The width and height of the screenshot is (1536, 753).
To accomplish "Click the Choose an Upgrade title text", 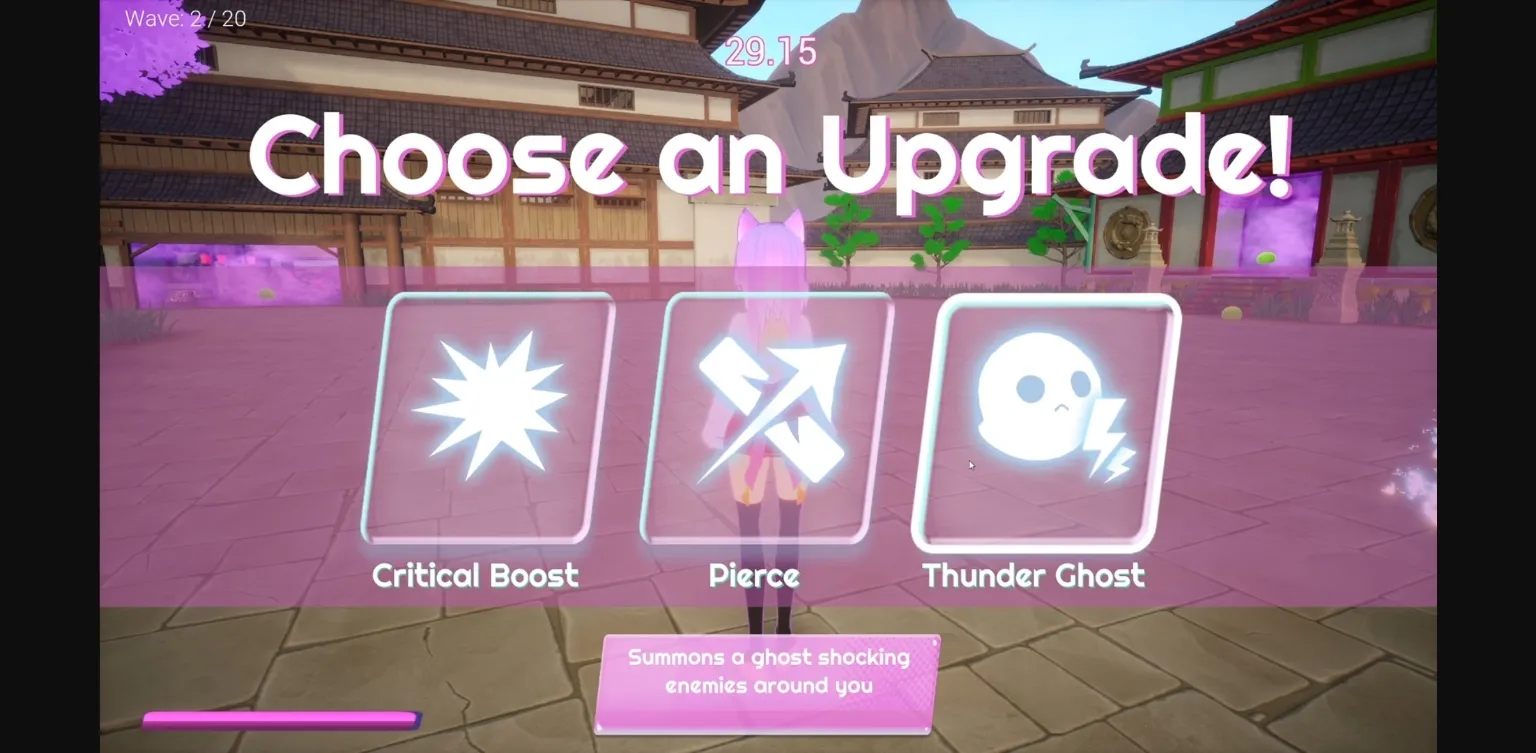I will coord(768,155).
